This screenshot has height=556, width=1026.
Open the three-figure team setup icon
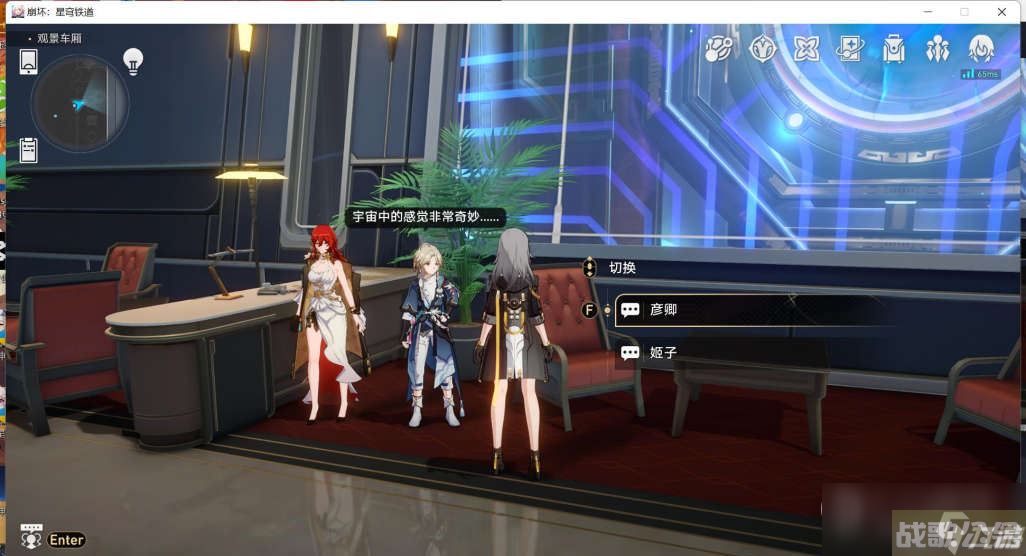coord(938,48)
